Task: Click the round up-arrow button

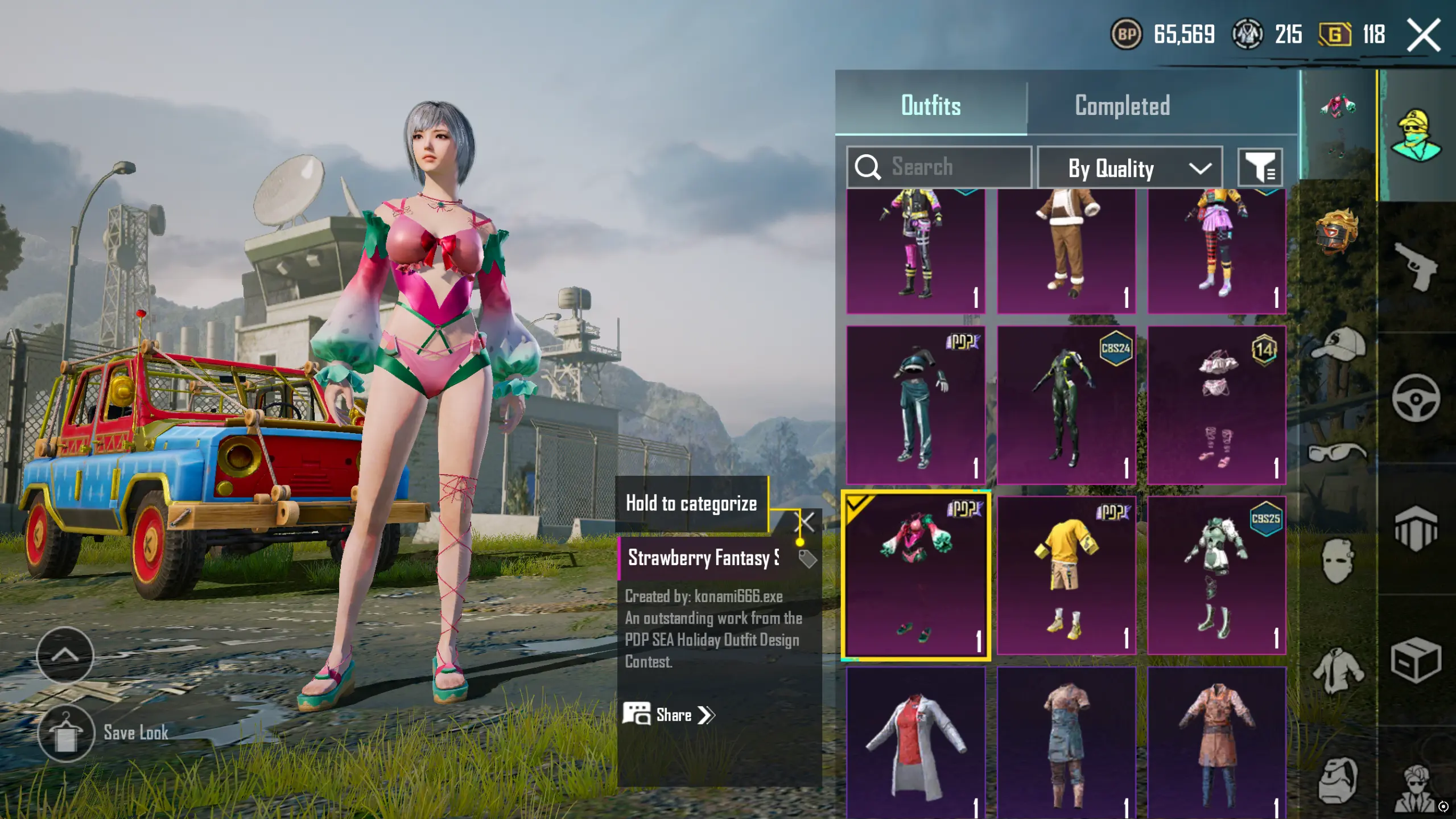Action: point(65,655)
